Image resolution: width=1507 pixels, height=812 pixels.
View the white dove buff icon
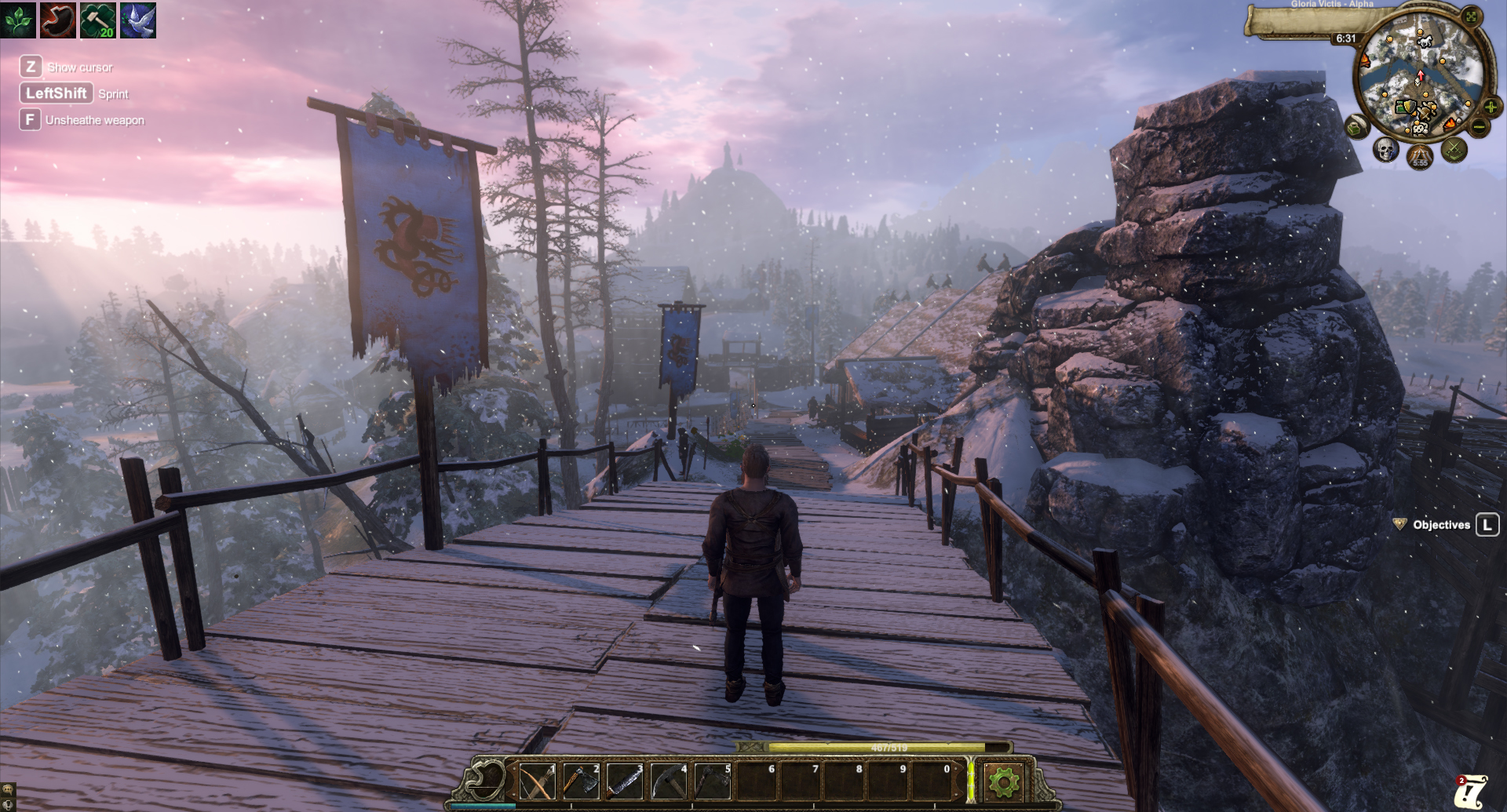coord(138,20)
